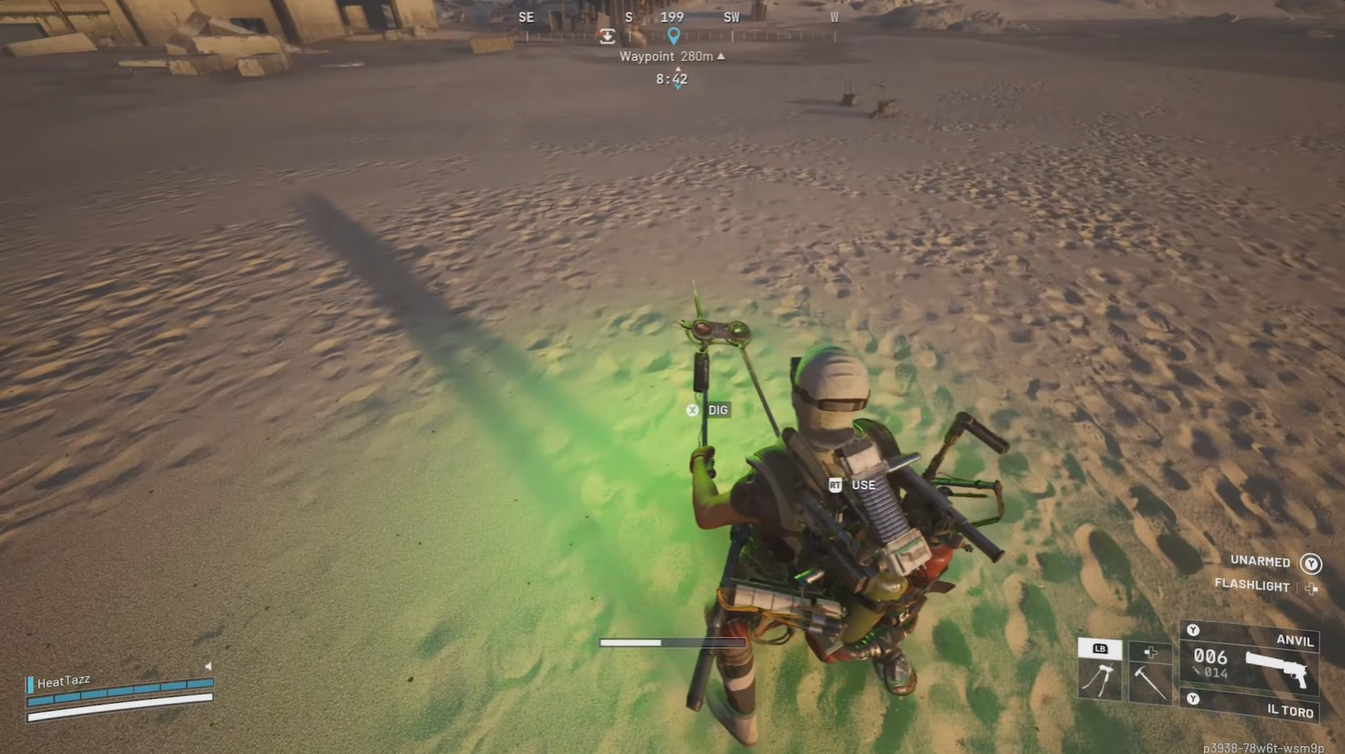Viewport: 1345px width, 754px height.
Task: Click the waypoint marker on the compass
Action: coord(673,35)
